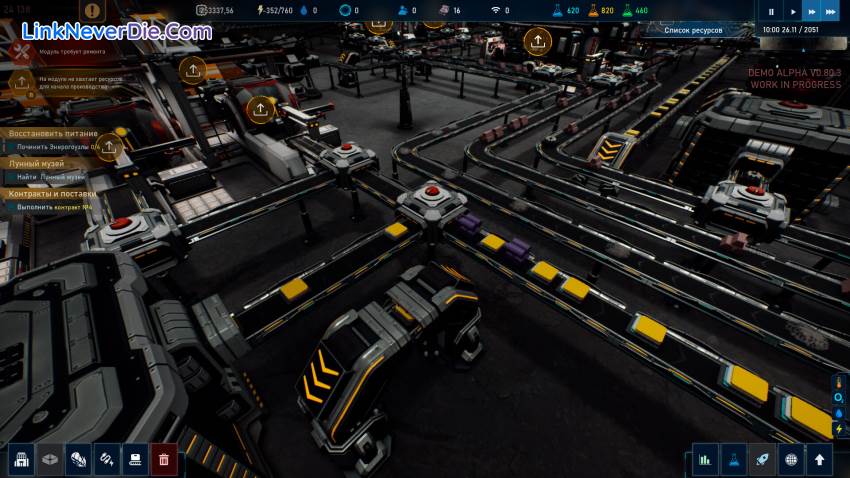This screenshot has width=850, height=478.
Task: Open the research flask panel
Action: point(734,460)
